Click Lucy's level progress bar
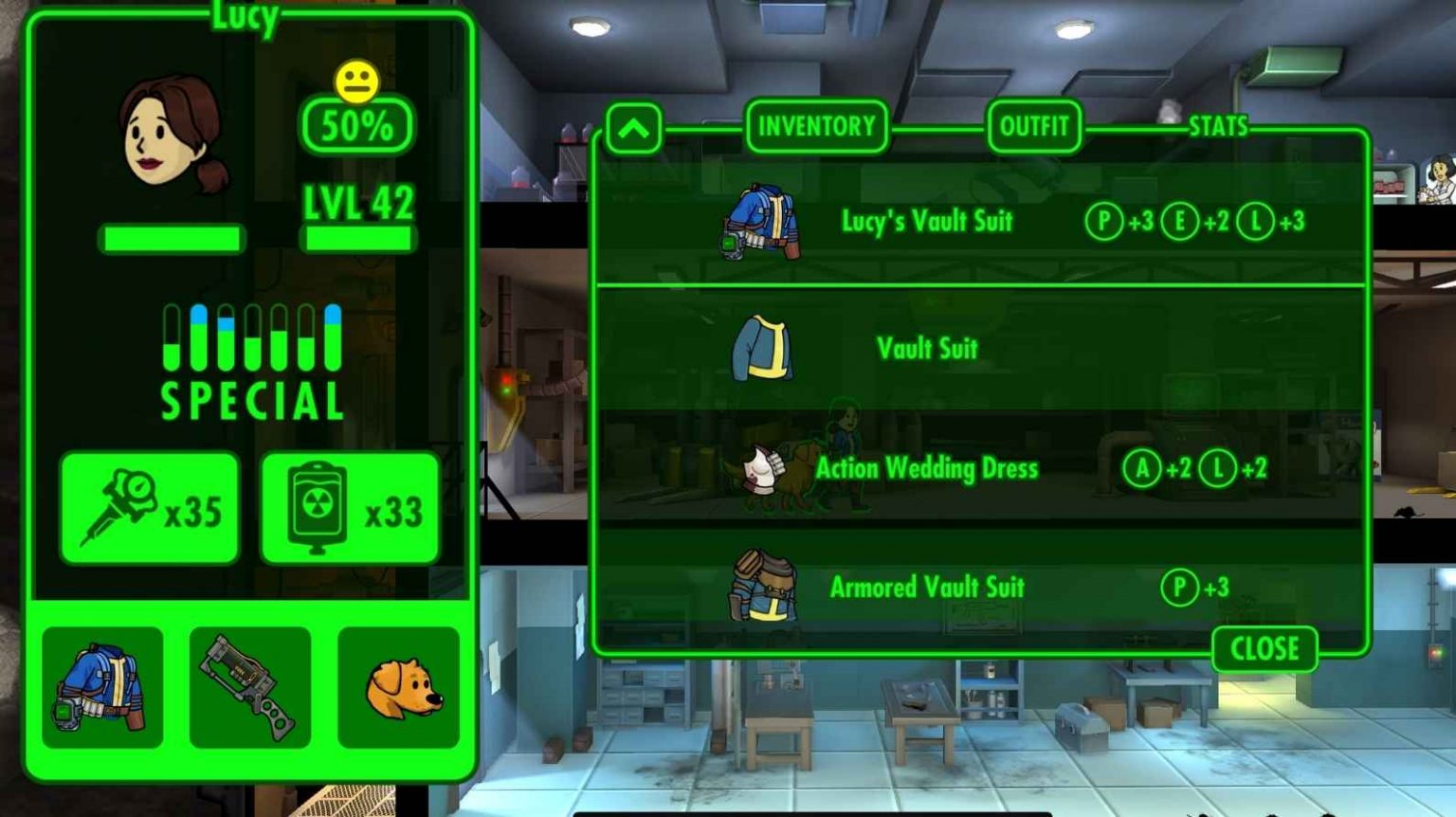 361,238
